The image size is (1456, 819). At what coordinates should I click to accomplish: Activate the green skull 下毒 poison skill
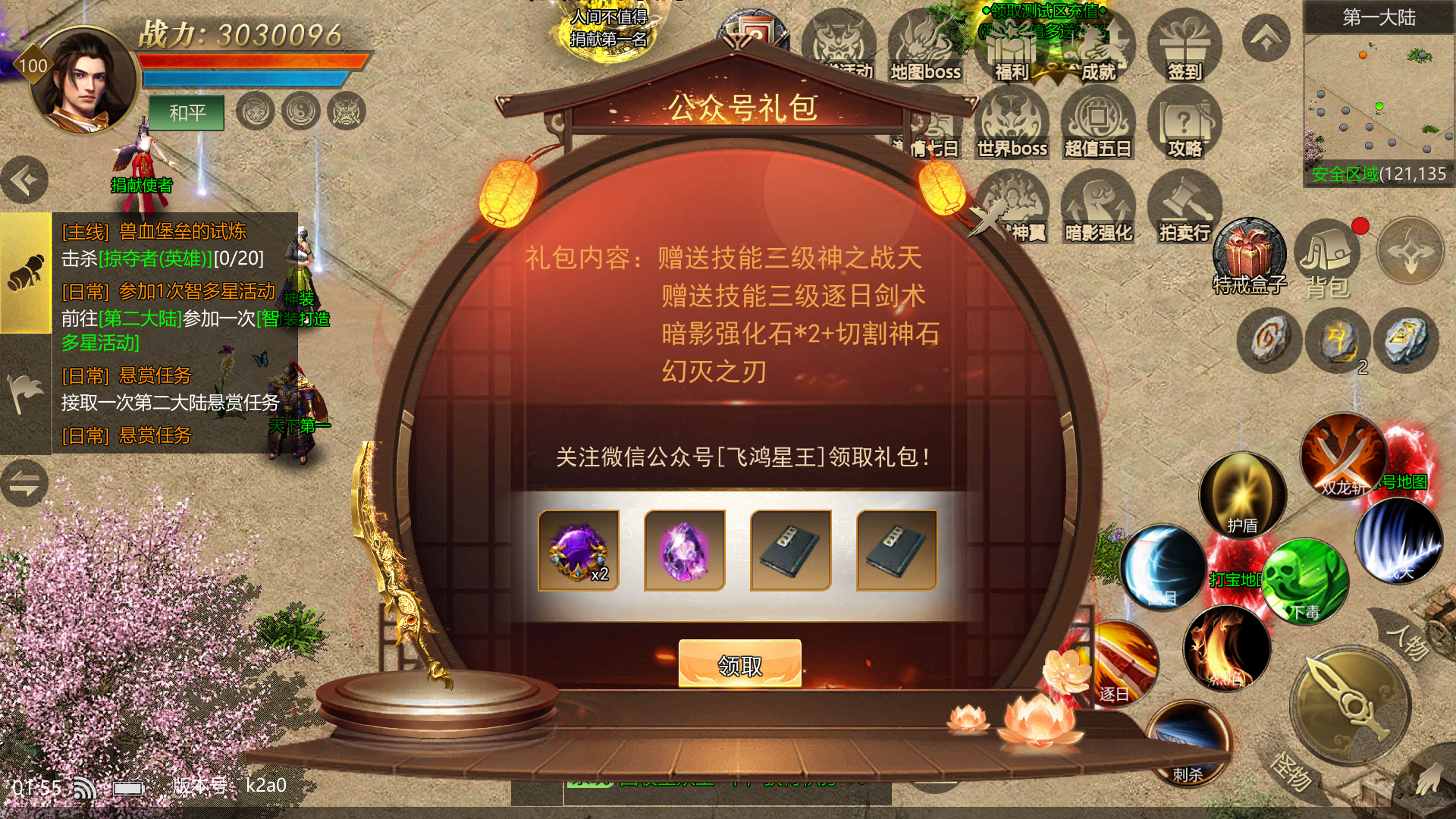pos(1304,580)
